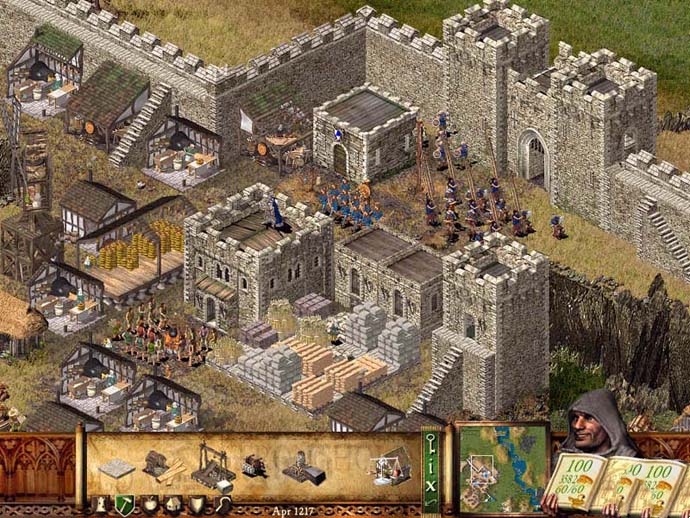Choose the woodcutter's hut building
The image size is (690, 518).
158,463
